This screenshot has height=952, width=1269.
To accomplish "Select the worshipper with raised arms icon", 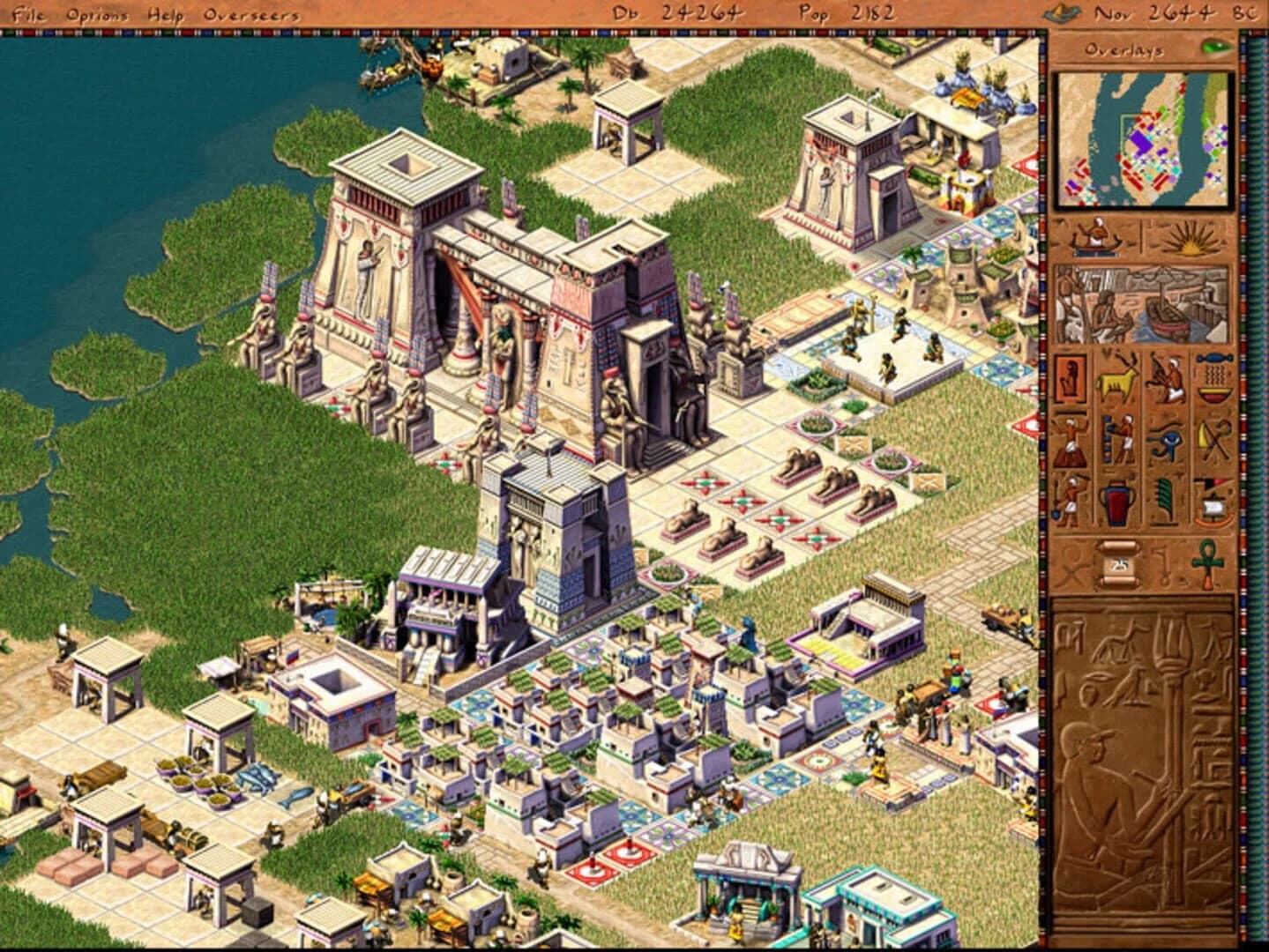I will pyautogui.click(x=1071, y=443).
